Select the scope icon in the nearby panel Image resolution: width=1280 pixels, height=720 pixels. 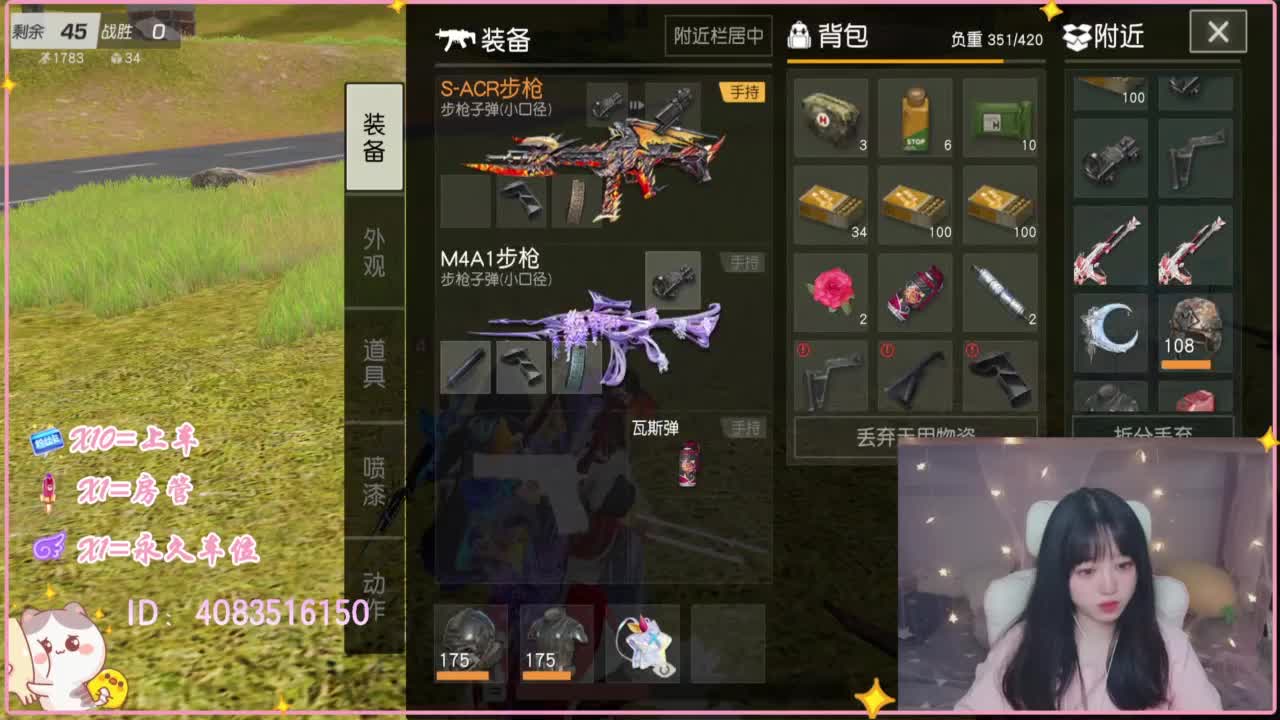[1110, 160]
